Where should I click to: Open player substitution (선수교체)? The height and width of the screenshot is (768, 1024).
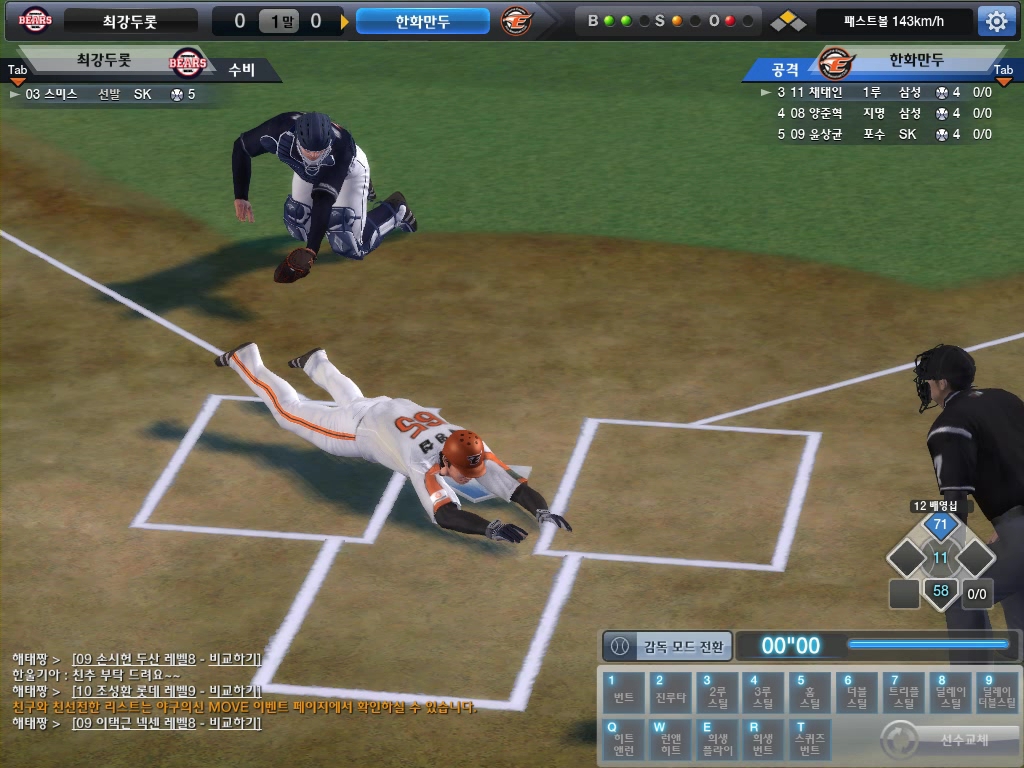point(949,741)
